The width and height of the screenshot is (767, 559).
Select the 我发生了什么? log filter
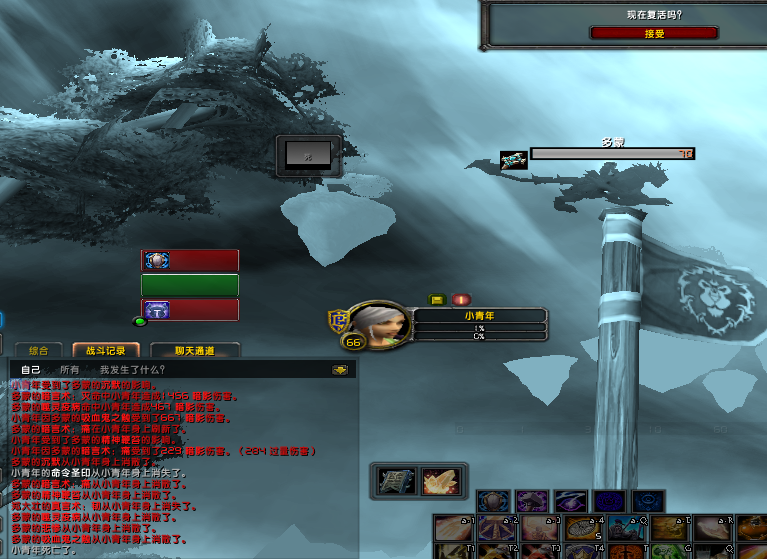coord(132,370)
